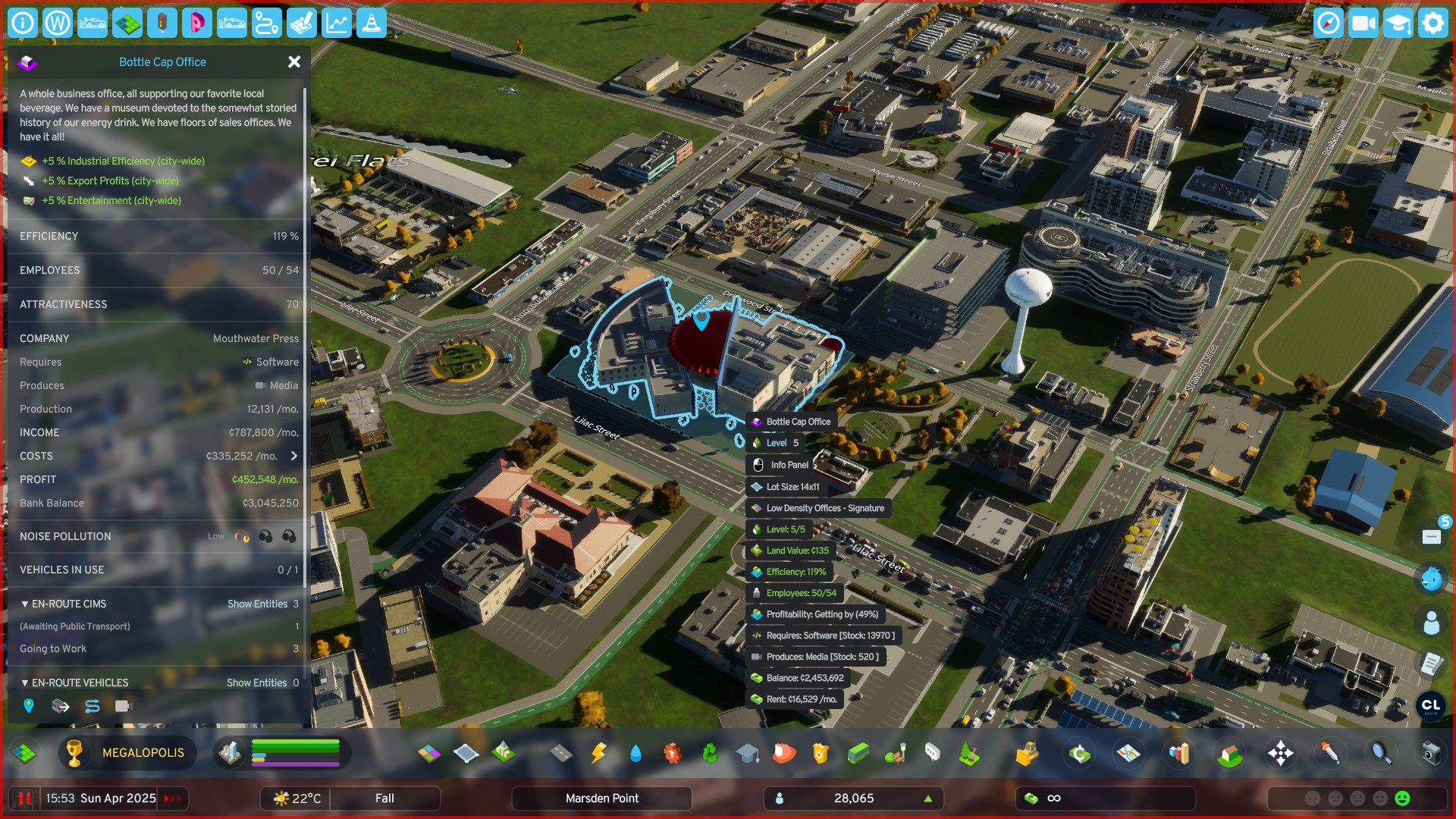
Task: Click the compass icon in the top bar
Action: click(1328, 24)
